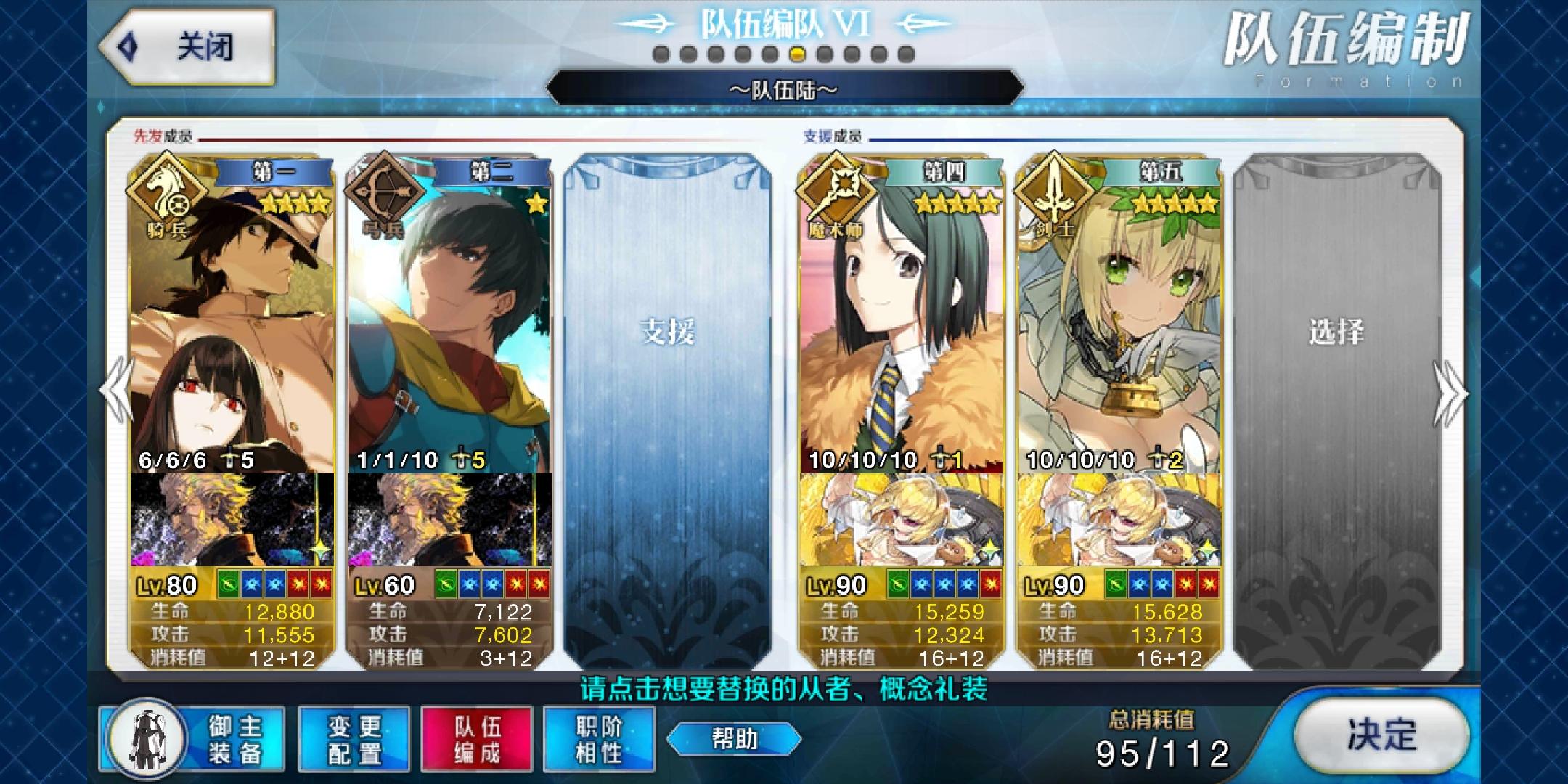Image resolution: width=1568 pixels, height=784 pixels.
Task: Go to the next party with right arrow
Action: pyautogui.click(x=1450, y=393)
